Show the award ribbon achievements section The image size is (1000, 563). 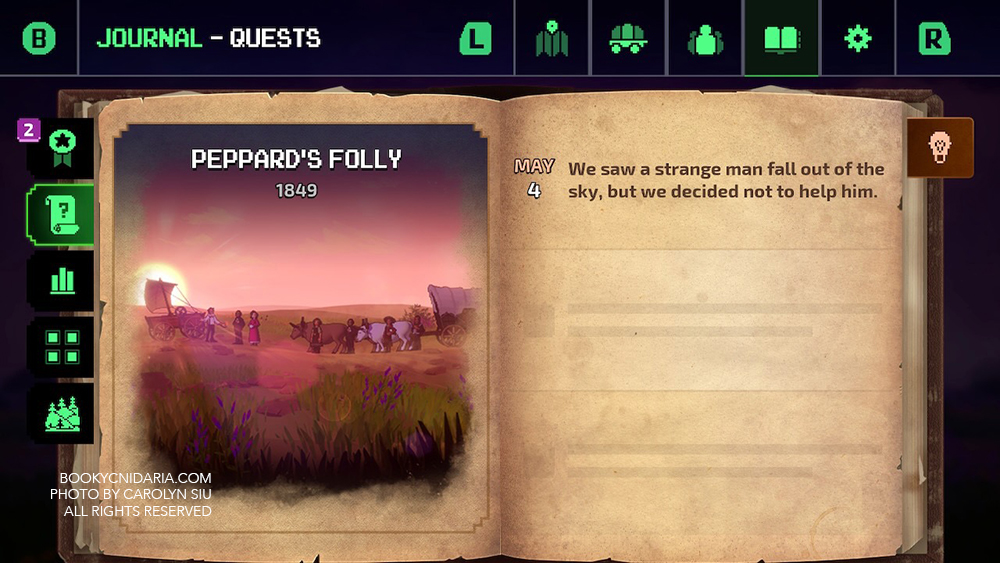62,148
